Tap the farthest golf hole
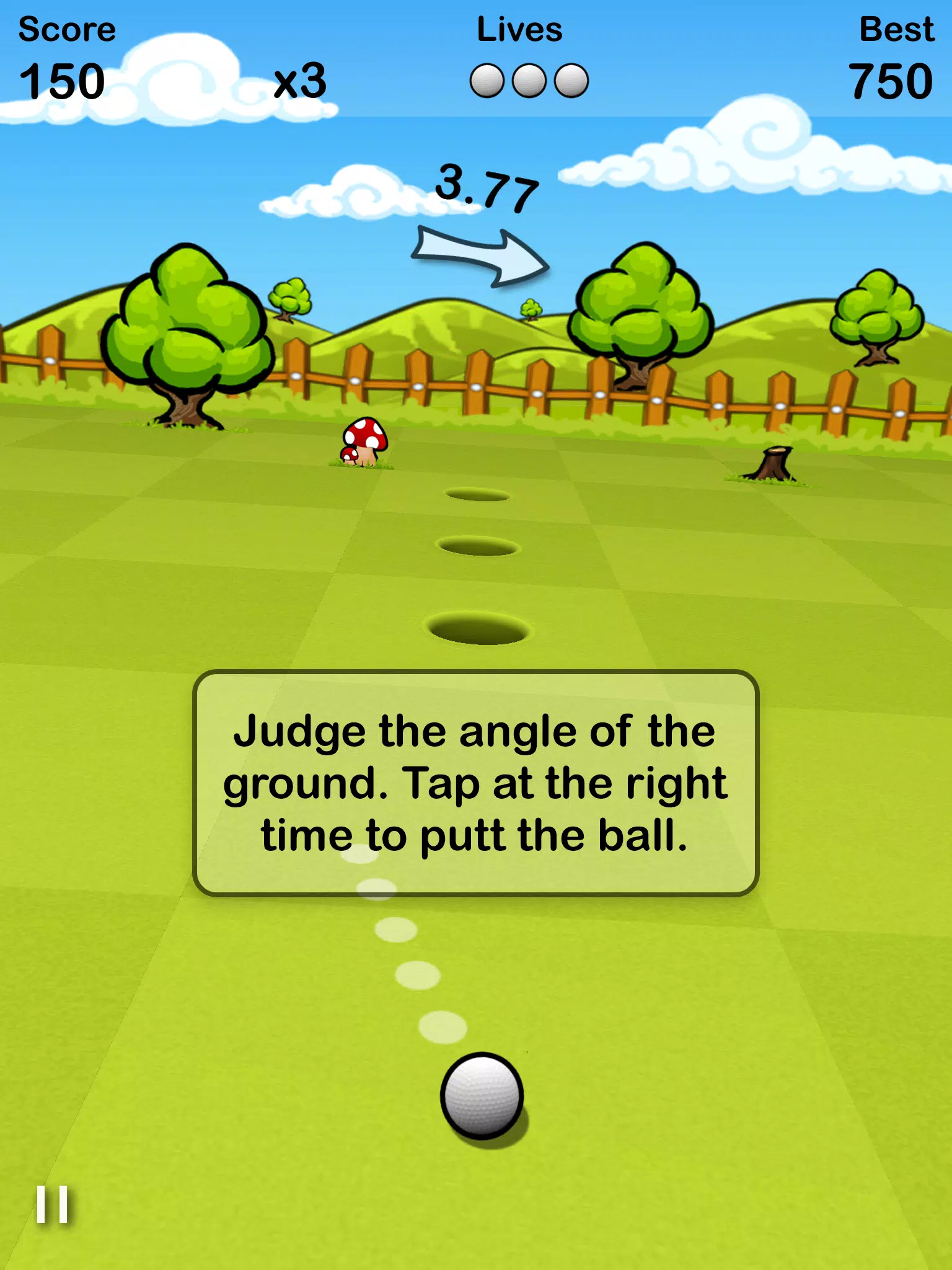The image size is (952, 1270). pyautogui.click(x=476, y=494)
